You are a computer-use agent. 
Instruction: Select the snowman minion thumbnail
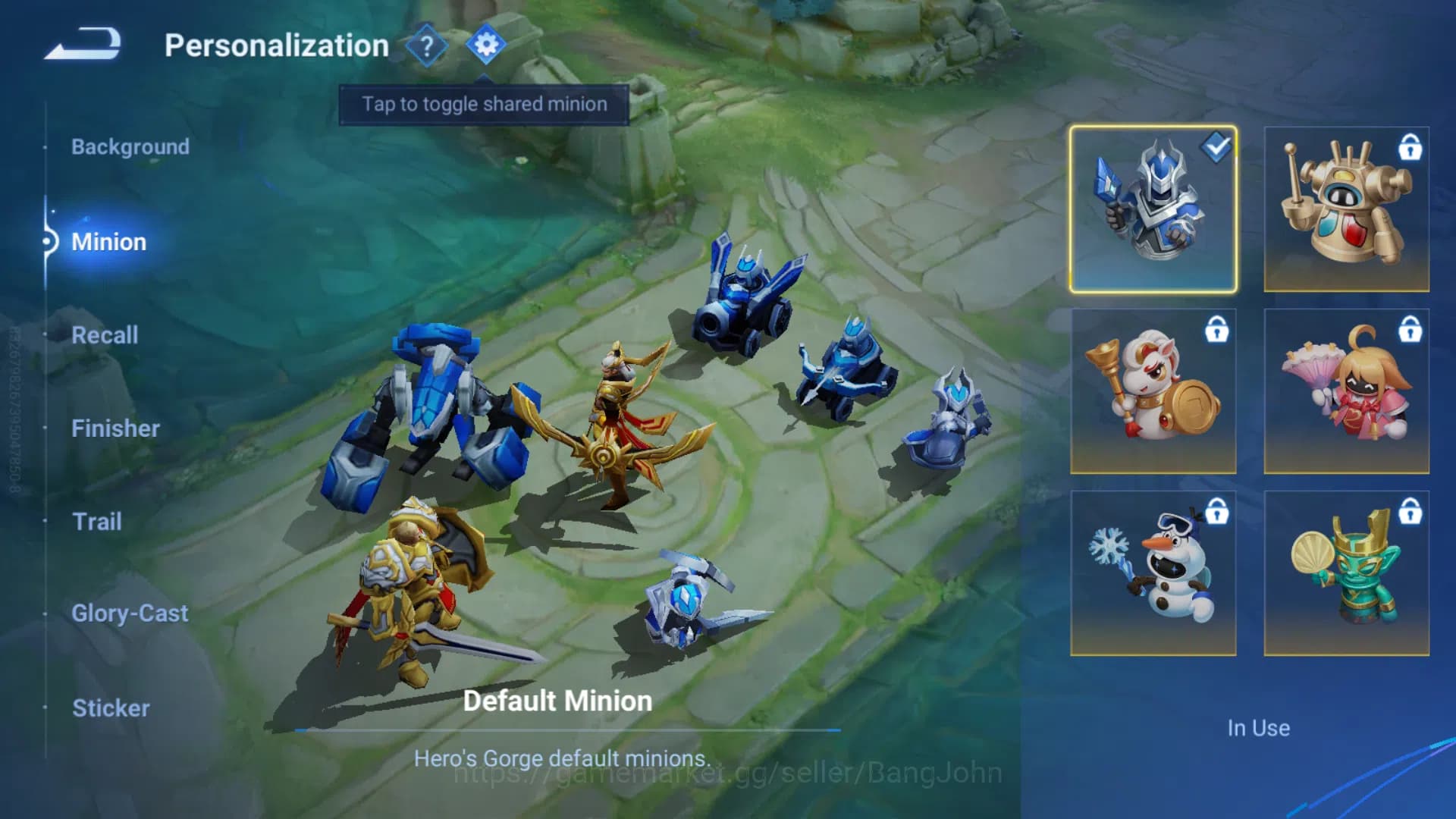click(x=1153, y=571)
